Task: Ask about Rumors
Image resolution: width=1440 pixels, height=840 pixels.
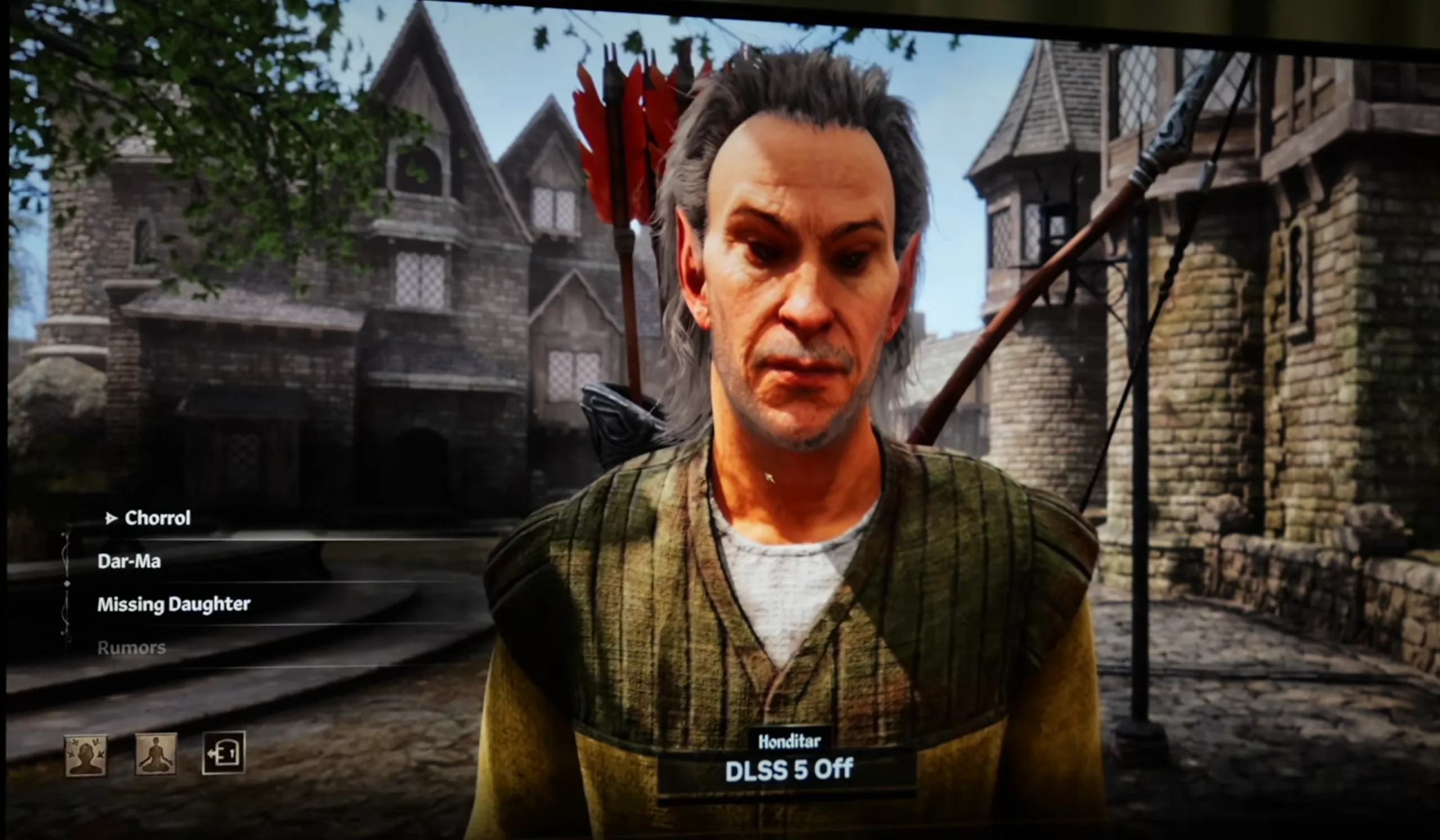Action: coord(132,648)
